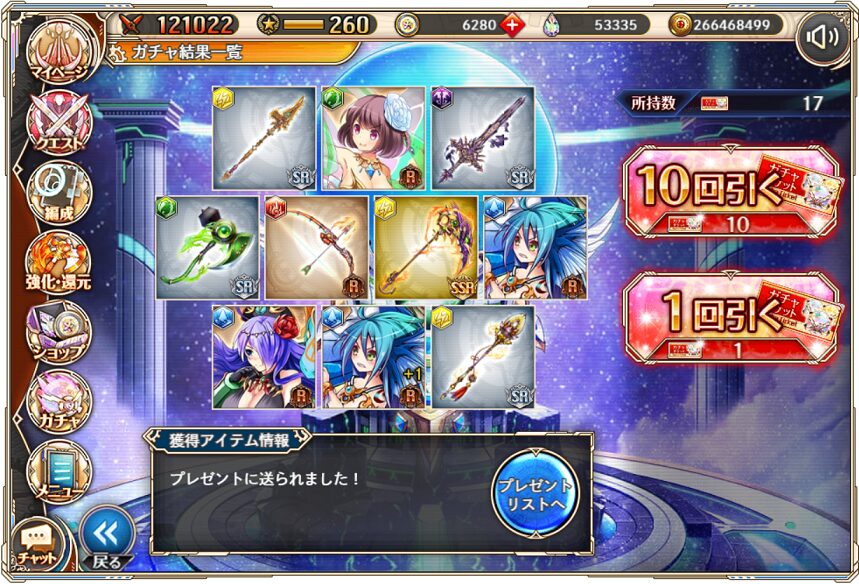Inspect the purple-haired girl with red rose card

(x=264, y=357)
